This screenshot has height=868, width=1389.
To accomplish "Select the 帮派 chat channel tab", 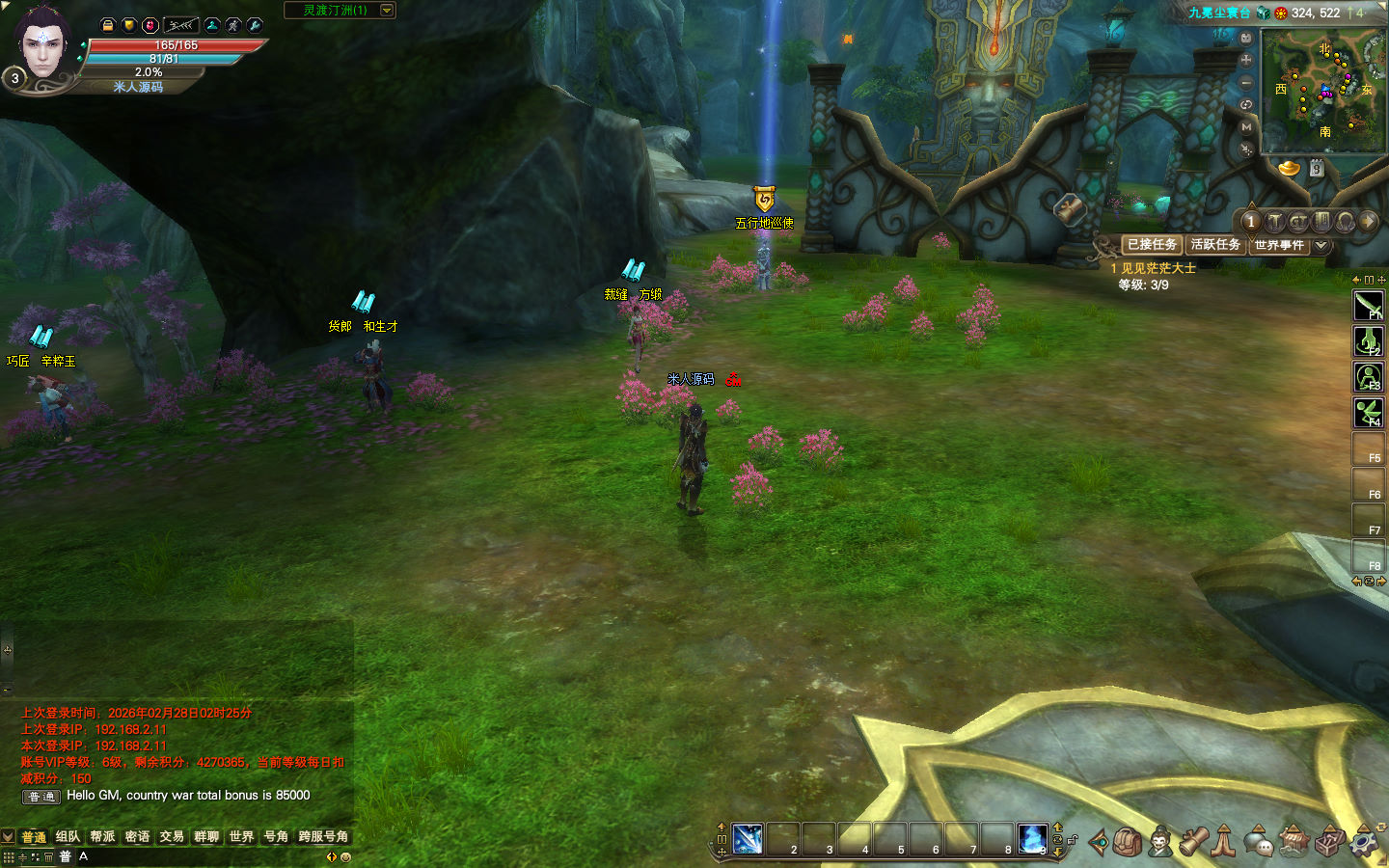I will [102, 836].
